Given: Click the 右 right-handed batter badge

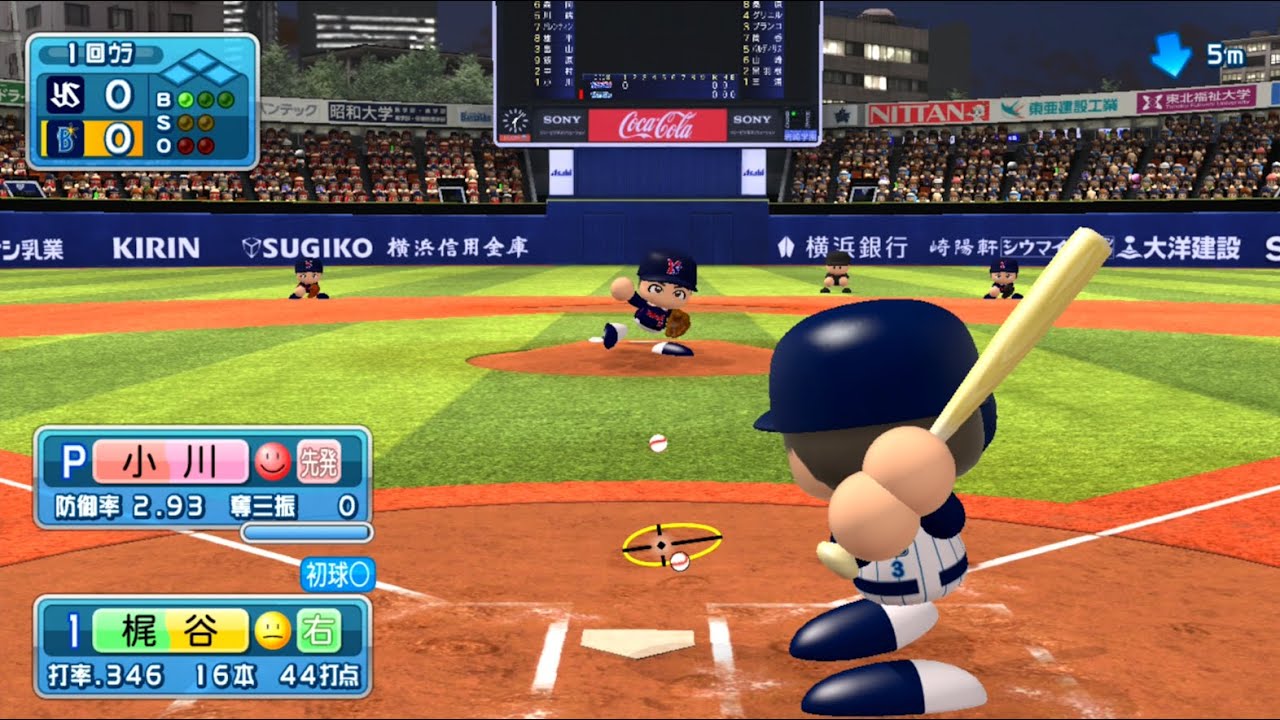Looking at the screenshot, I should click(321, 632).
